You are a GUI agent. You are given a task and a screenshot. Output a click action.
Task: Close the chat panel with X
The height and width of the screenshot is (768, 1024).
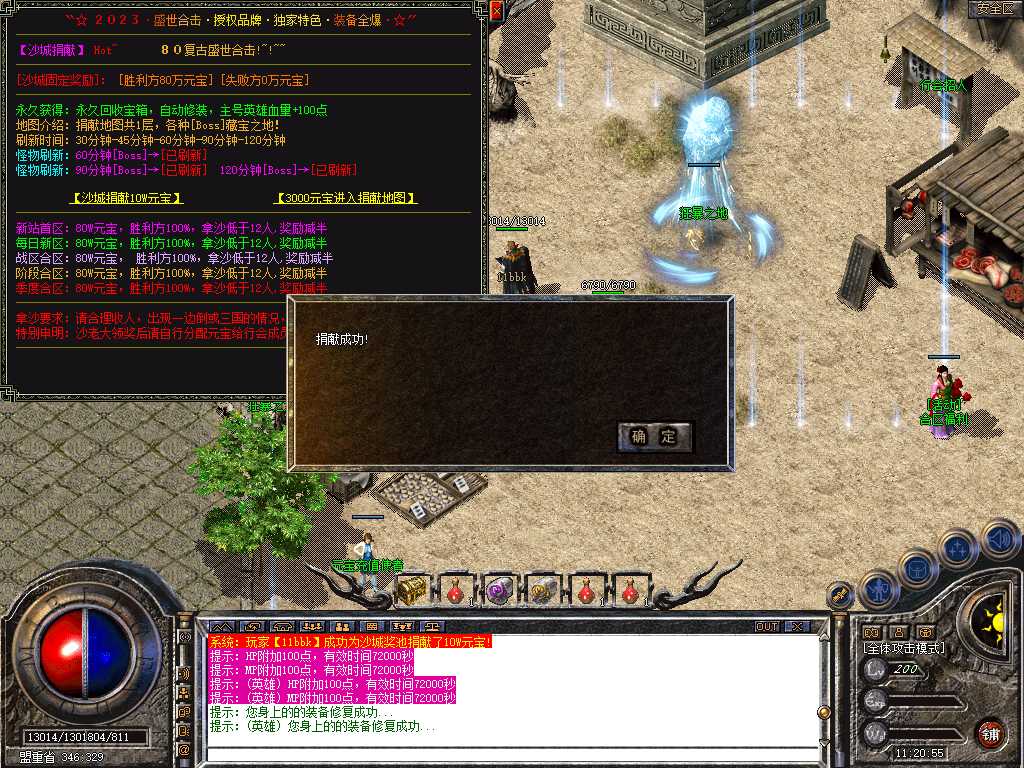(x=796, y=626)
